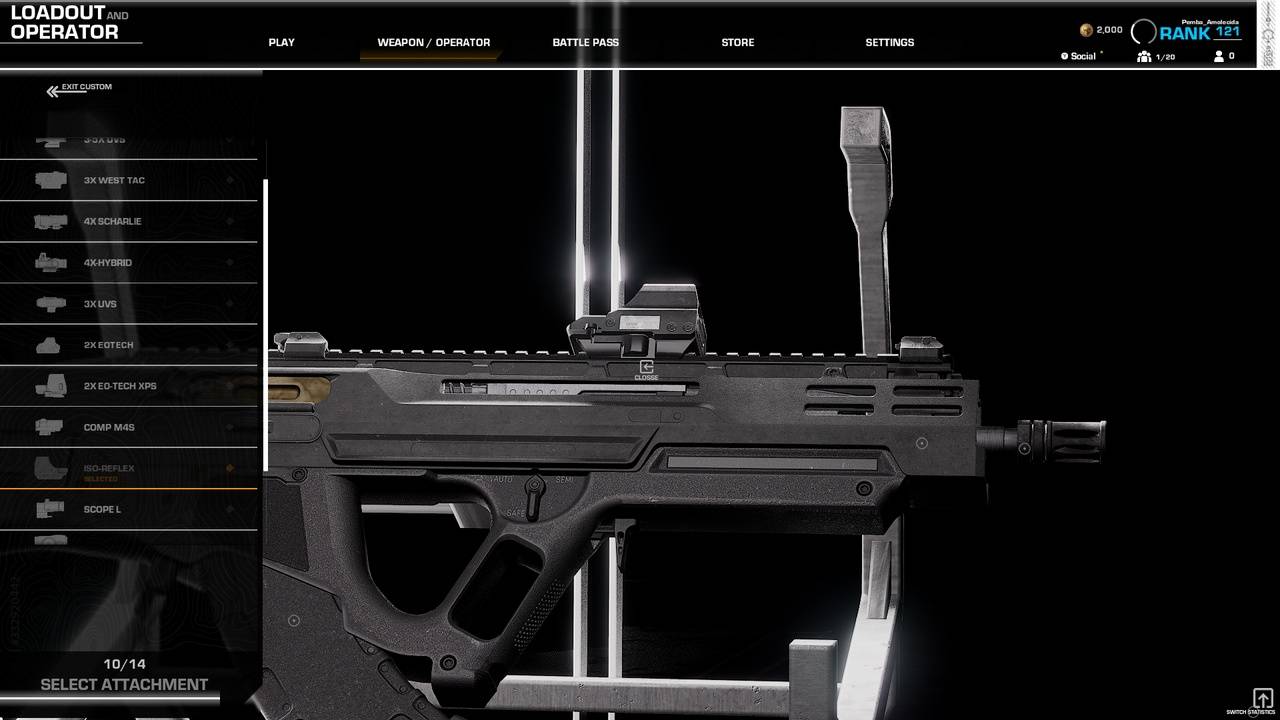Viewport: 1280px width, 720px height.
Task: Choose the 4X Scharlie scope
Action: click(x=128, y=222)
